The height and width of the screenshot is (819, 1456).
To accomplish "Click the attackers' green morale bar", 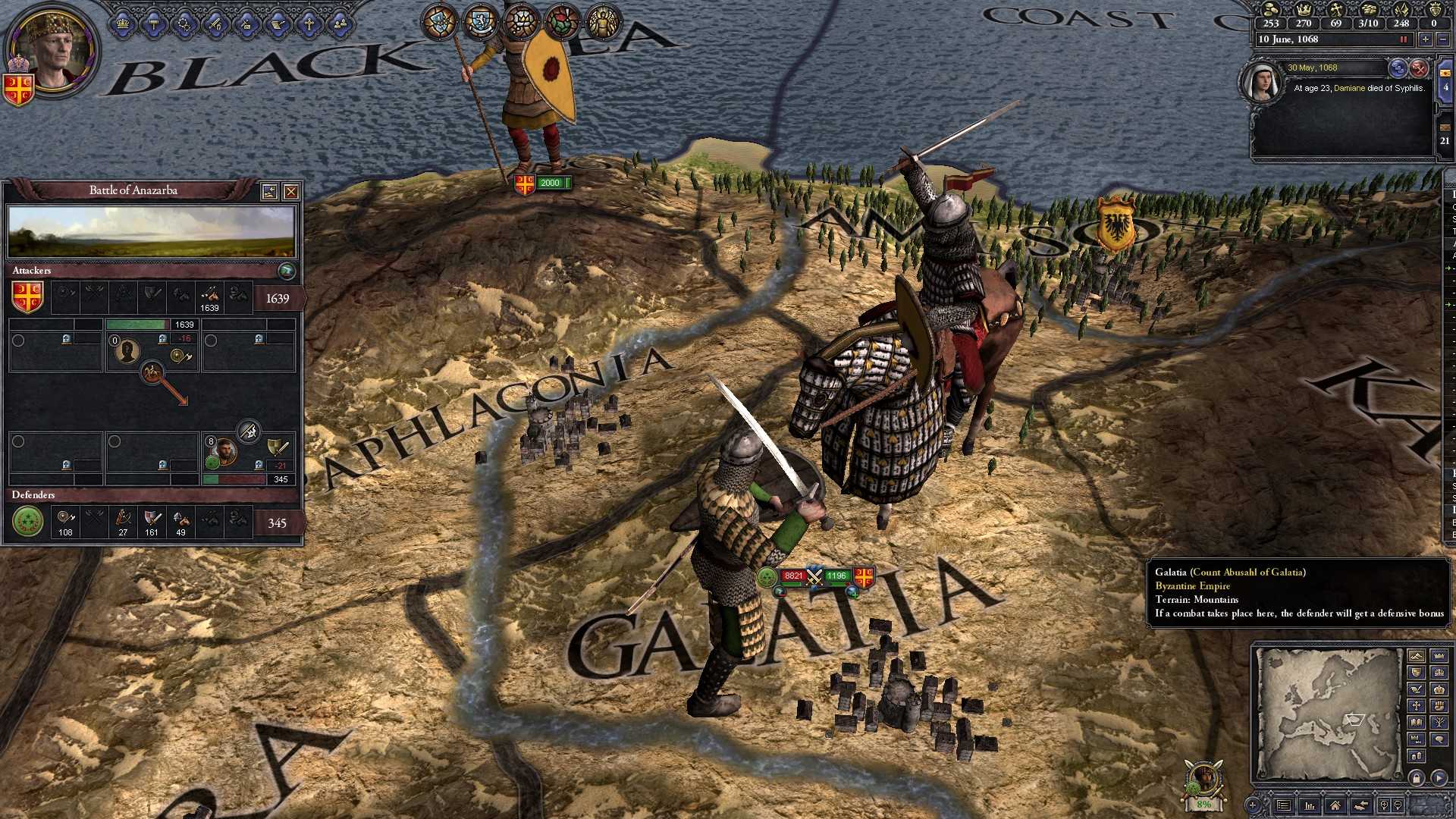I will (x=136, y=323).
